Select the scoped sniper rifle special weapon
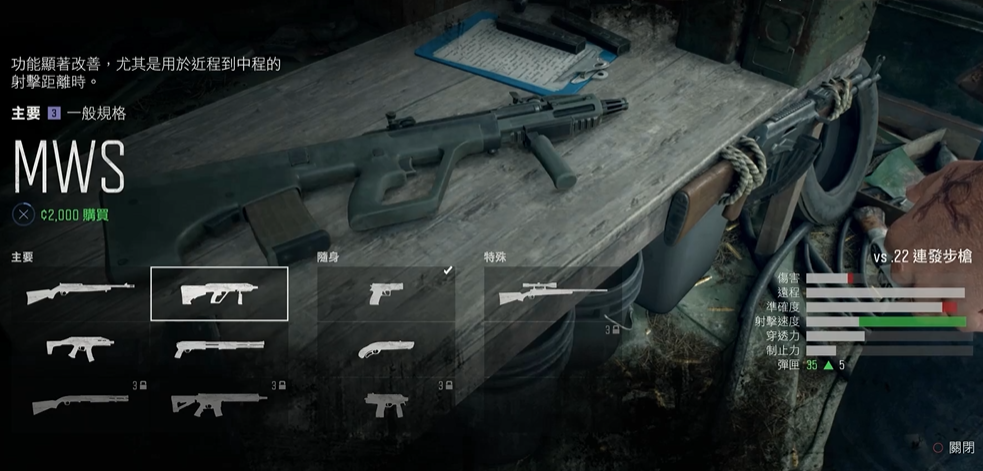 pos(552,294)
